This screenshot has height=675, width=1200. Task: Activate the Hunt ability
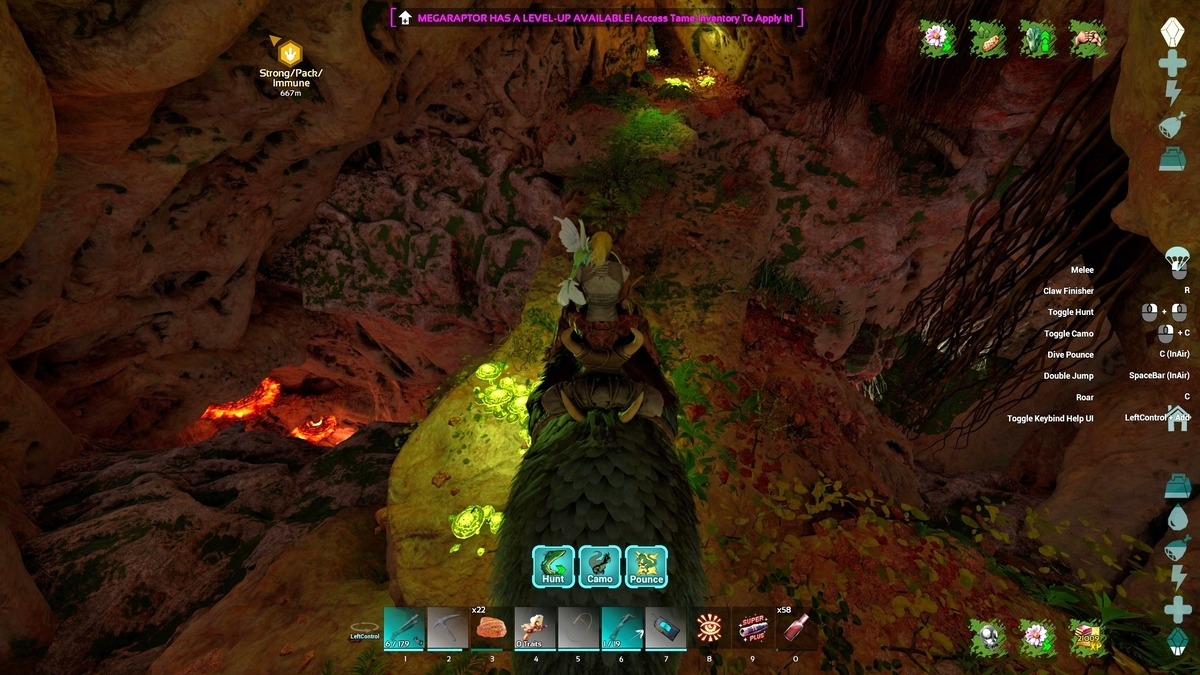[x=553, y=566]
